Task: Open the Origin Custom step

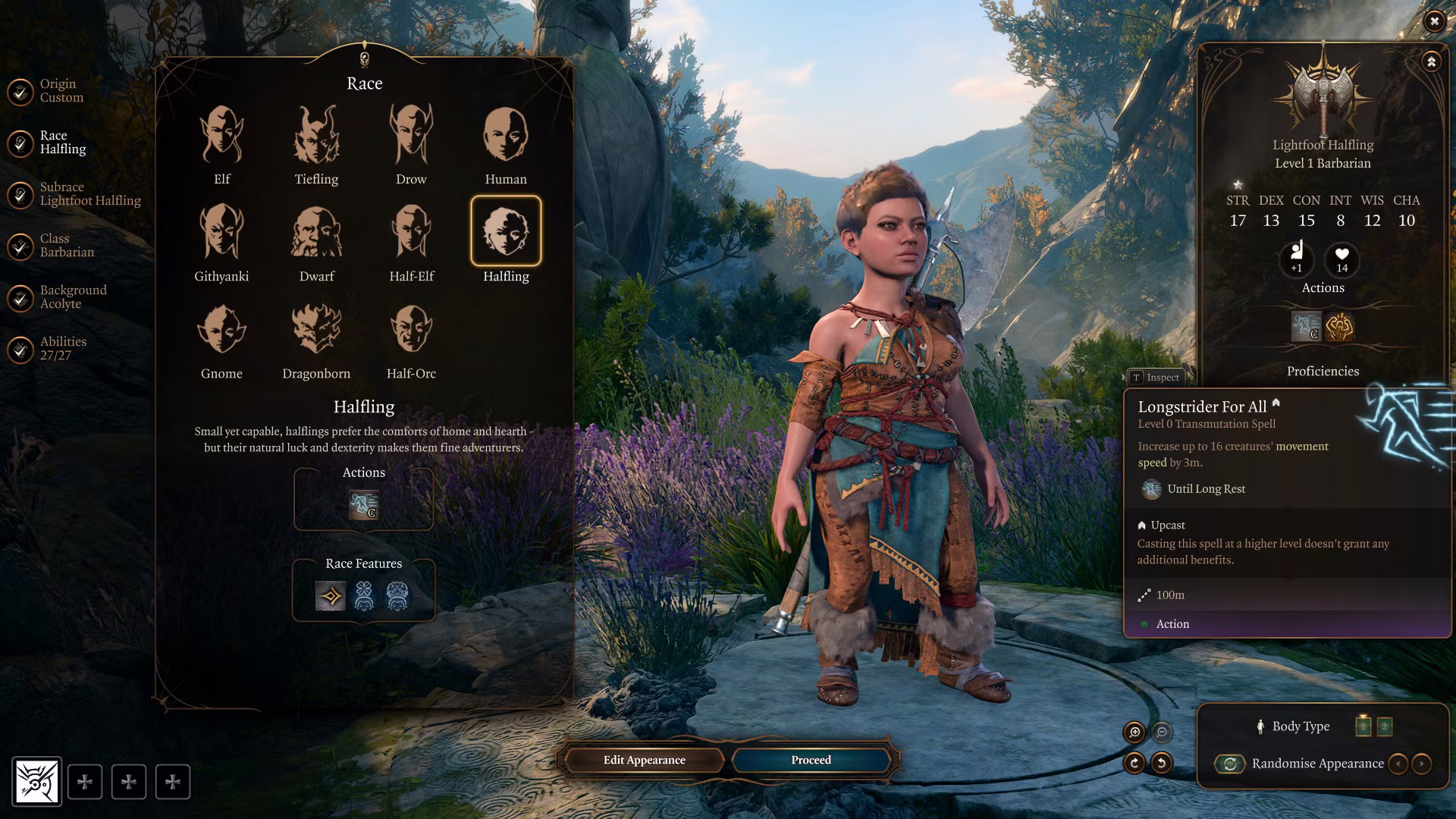Action: coord(61,90)
